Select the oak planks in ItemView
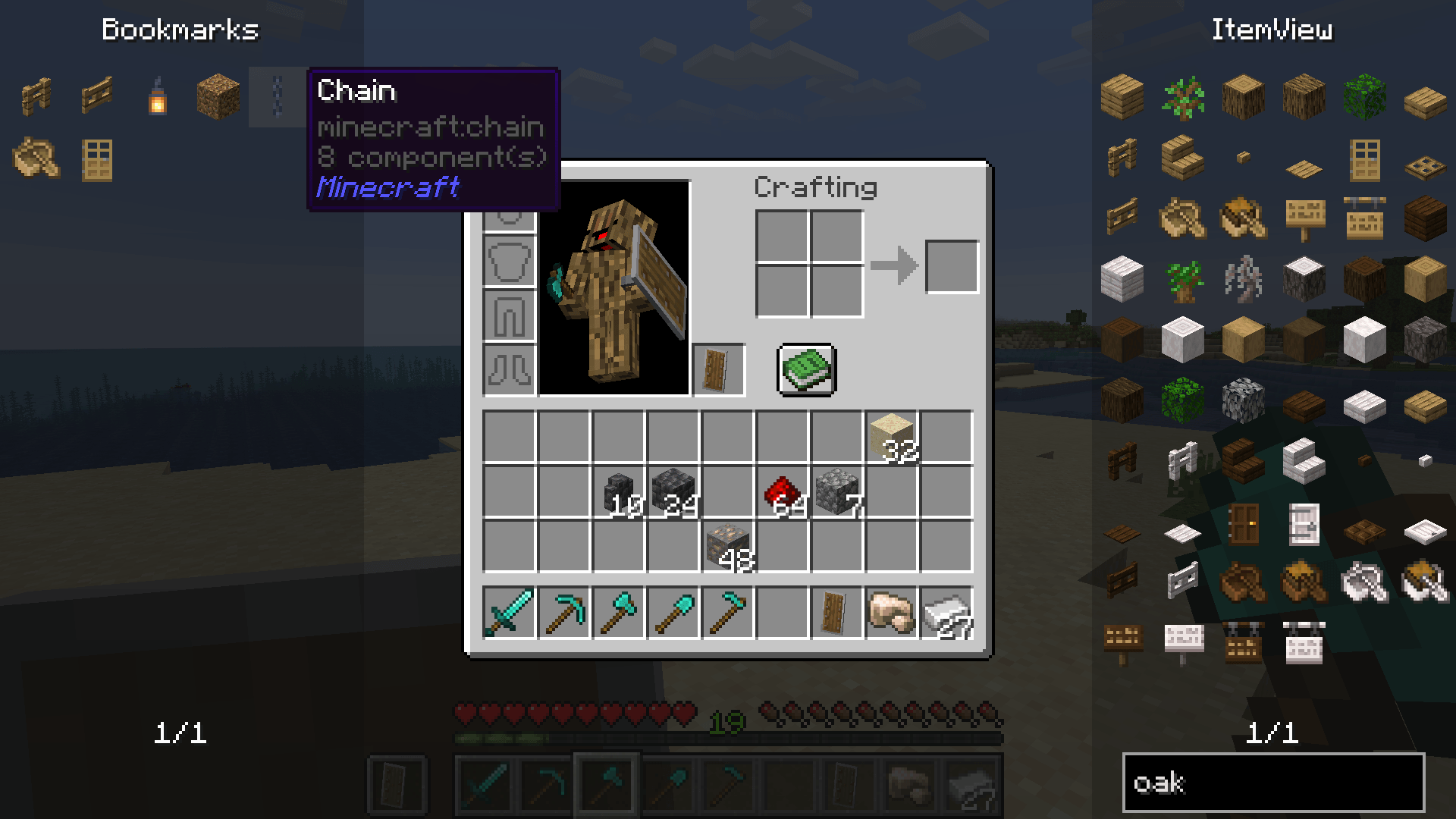 [1120, 99]
